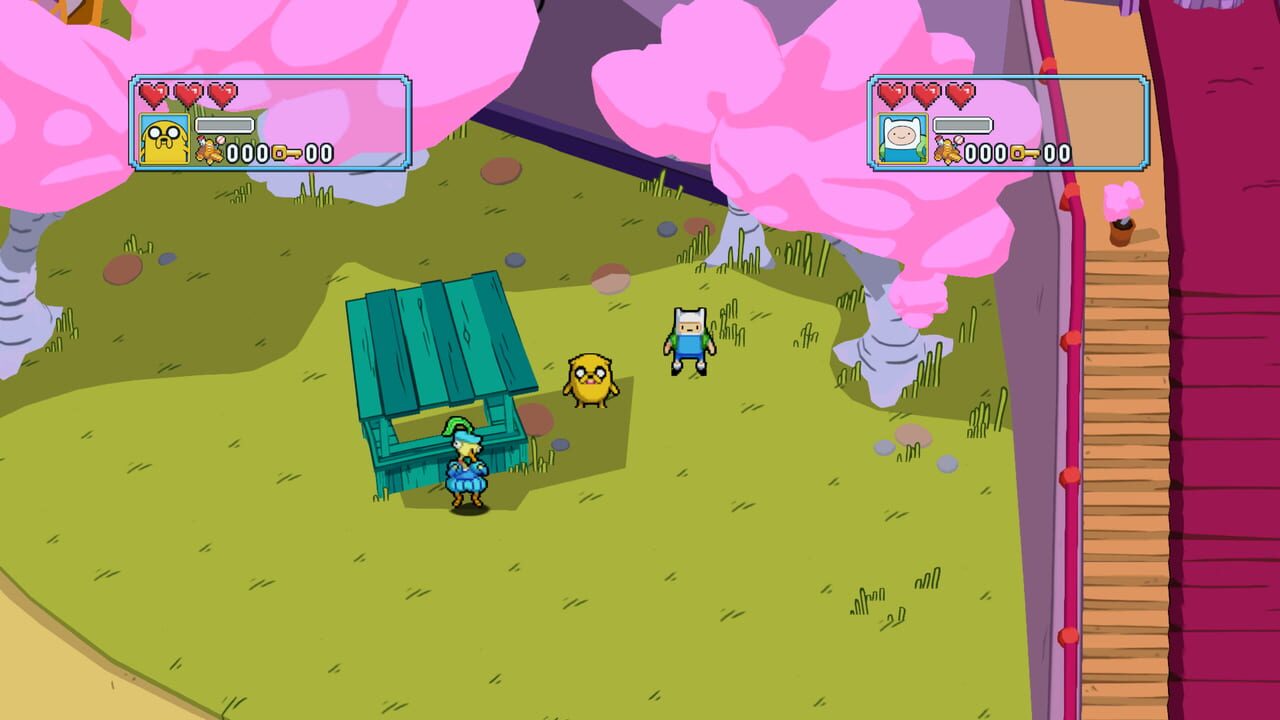Click Jake's gray experience bar
The width and height of the screenshot is (1280, 720).
pos(223,125)
